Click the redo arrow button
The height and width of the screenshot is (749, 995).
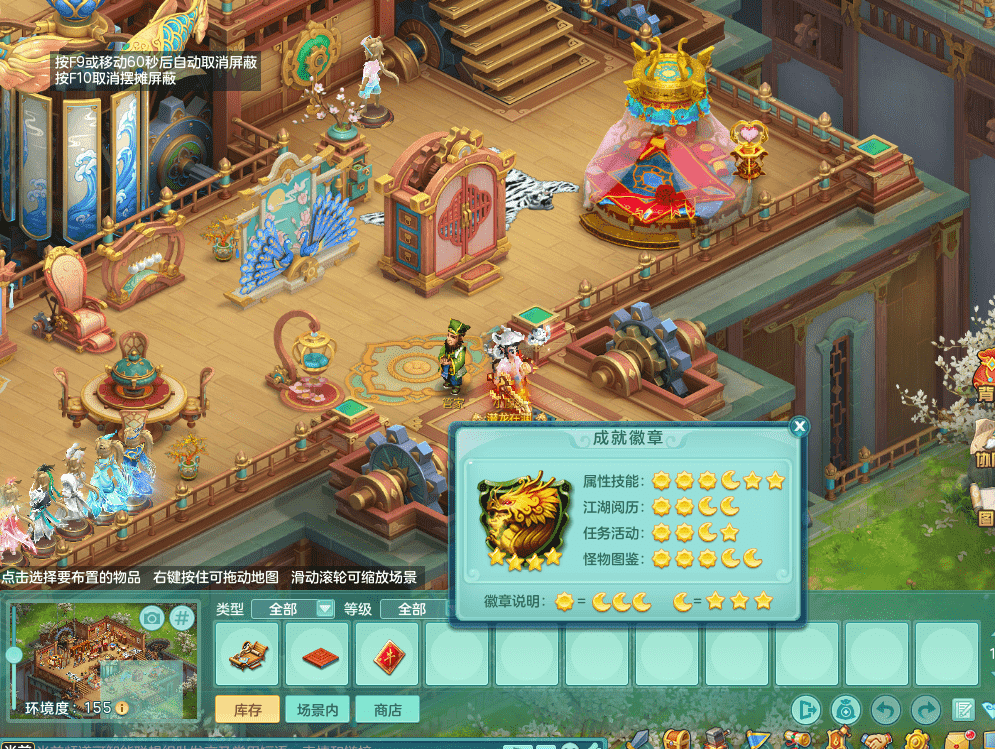click(x=926, y=710)
